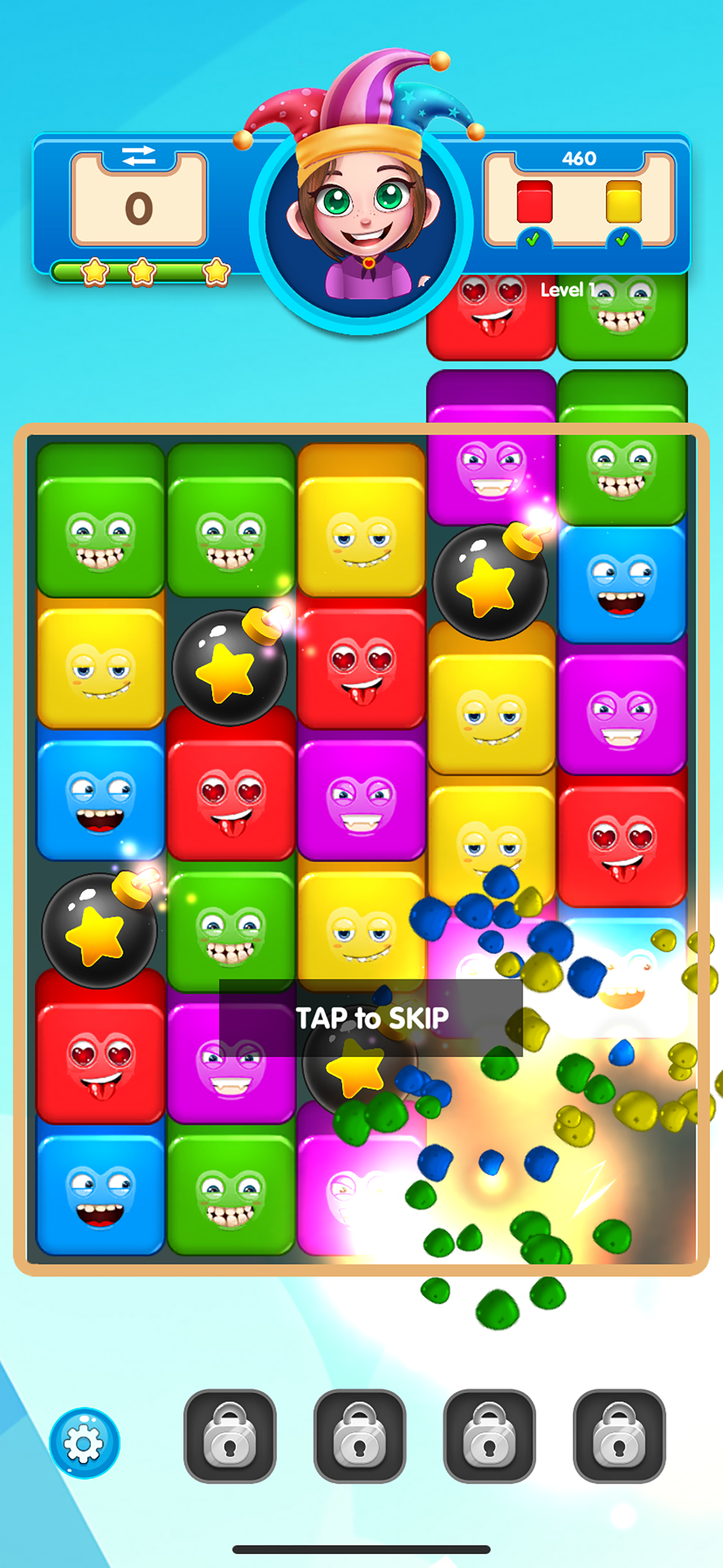Tap the red block goal icon
The width and height of the screenshot is (723, 1568).
click(x=536, y=201)
